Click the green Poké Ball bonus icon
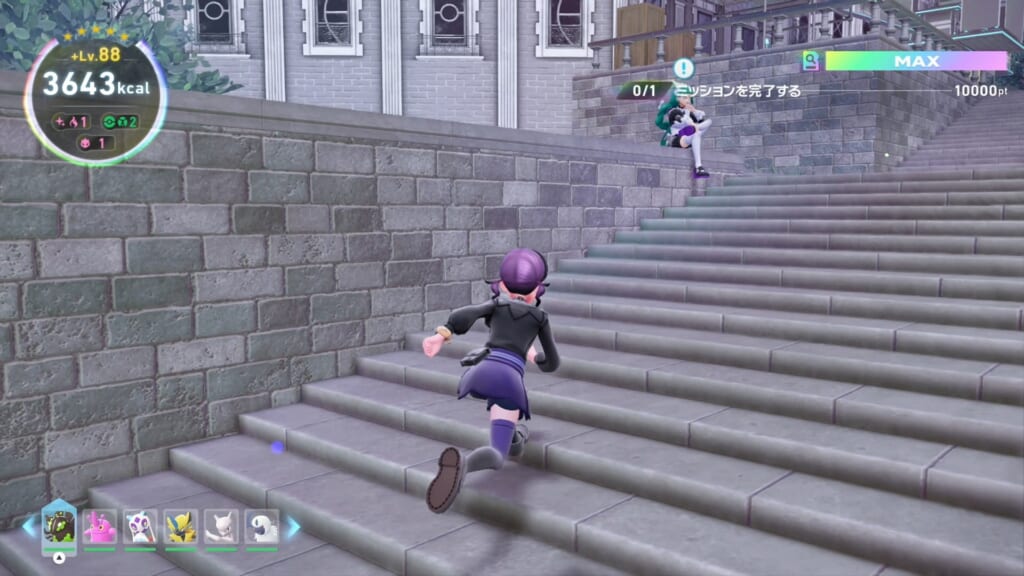1024x576 pixels. tap(109, 122)
